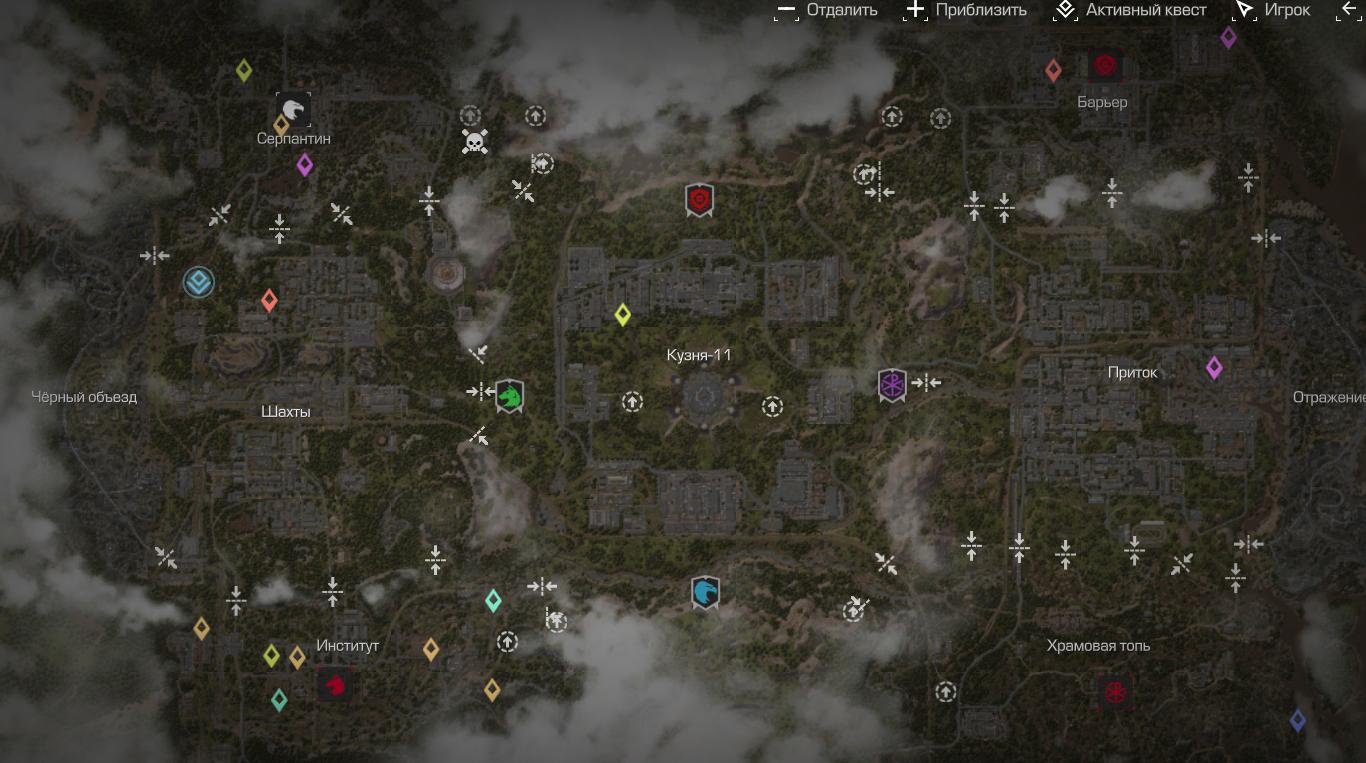Select the dark blue diamond marker
Image resolution: width=1366 pixels, height=763 pixels.
click(x=1297, y=720)
